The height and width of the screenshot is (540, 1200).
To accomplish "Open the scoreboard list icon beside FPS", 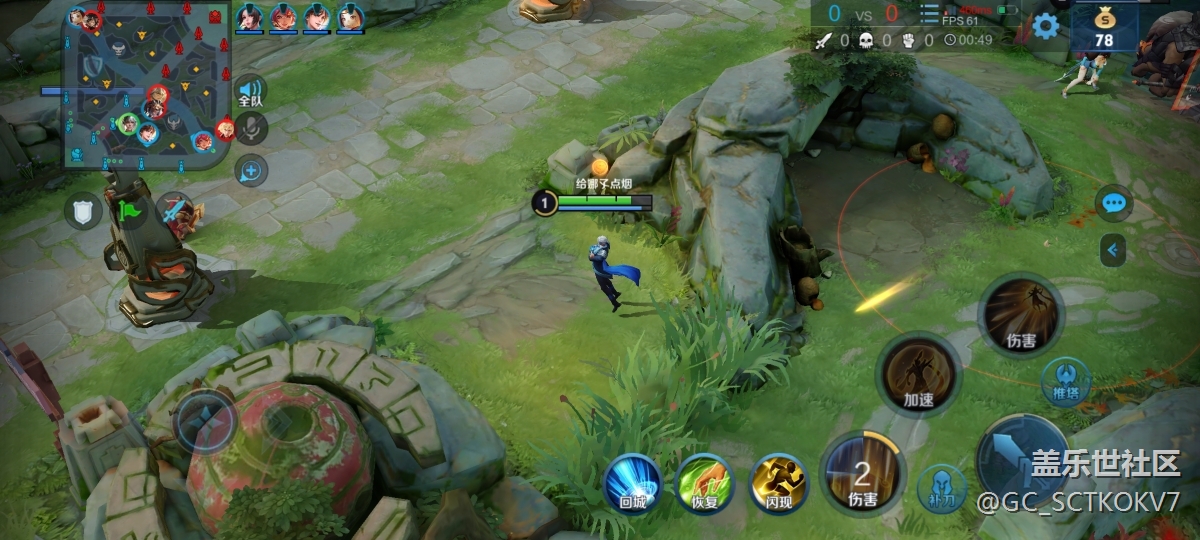I will 929,15.
